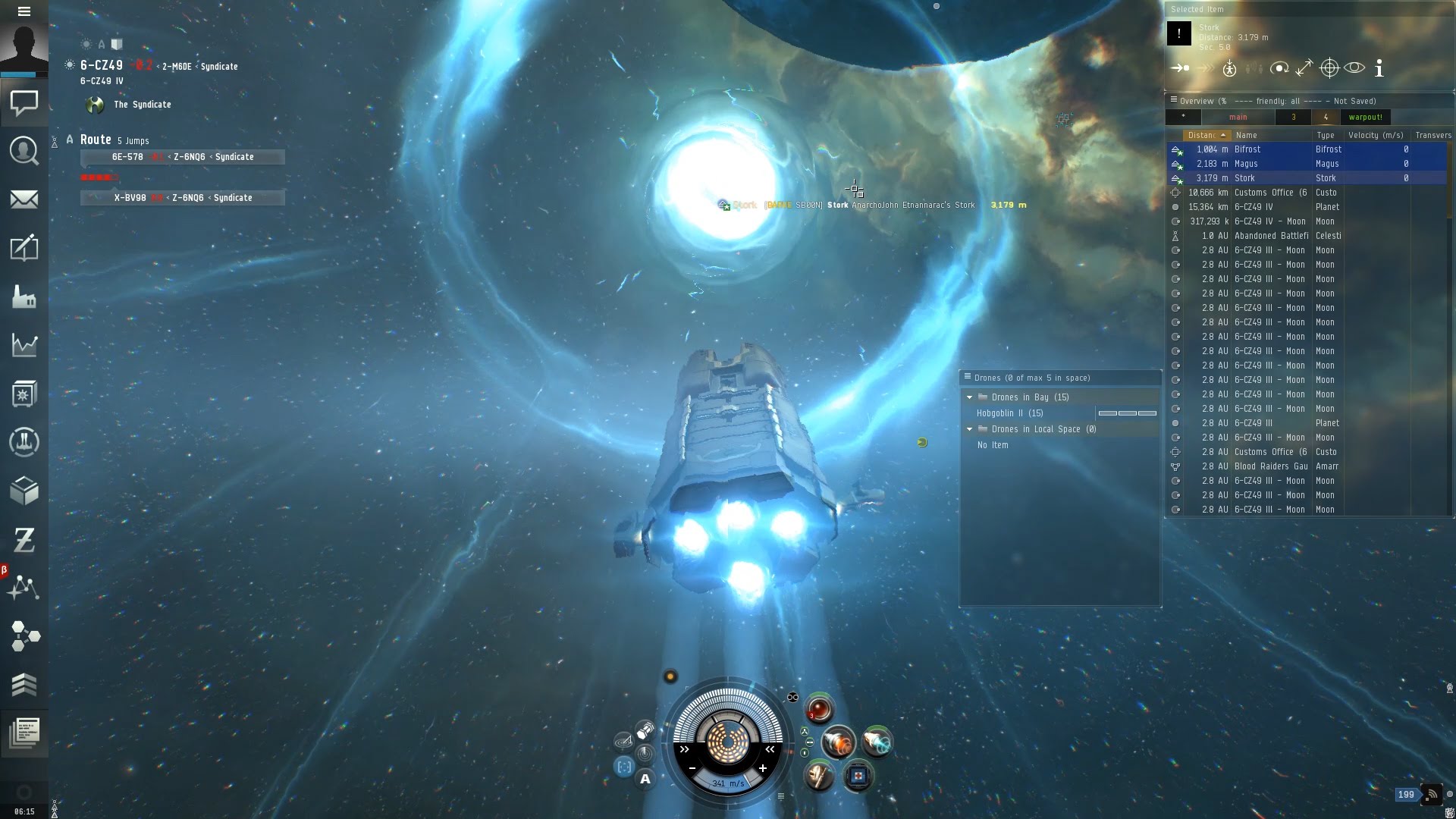Increase ship speed with plus button
This screenshot has width=1456, height=819.
tap(762, 768)
